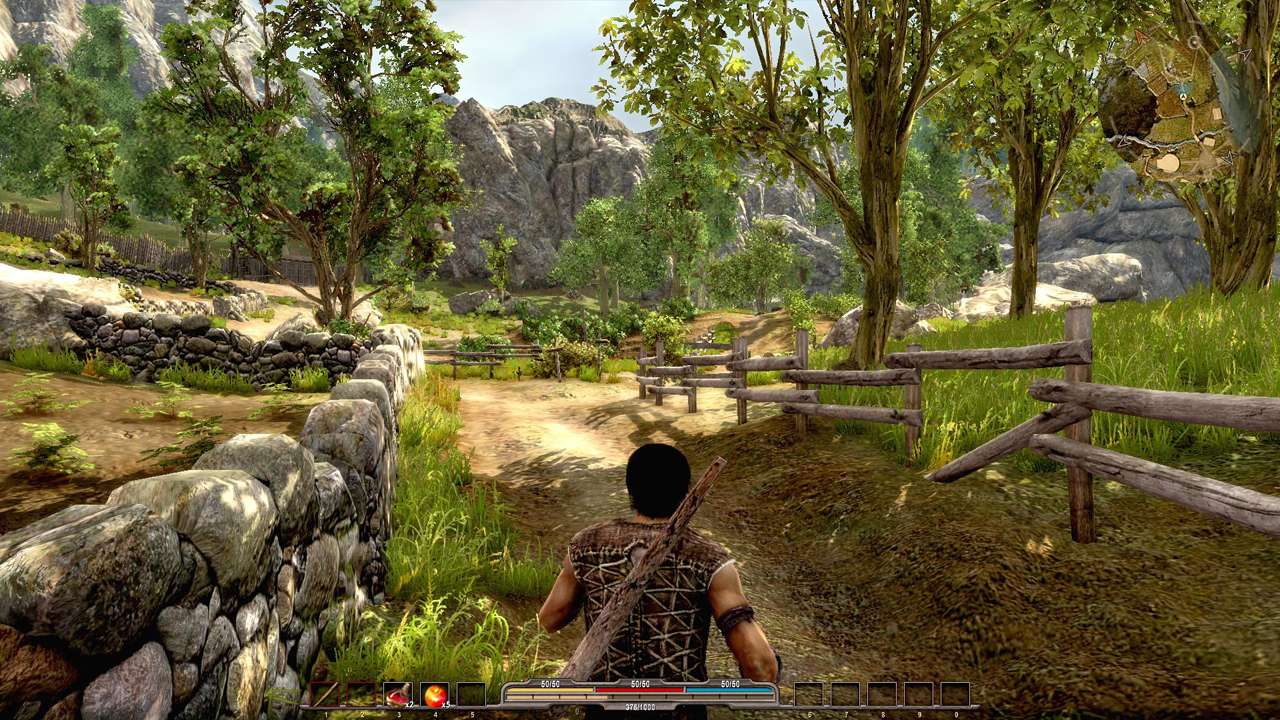1280x720 pixels.
Task: Select the wooden stick weapon slot
Action: 324,694
